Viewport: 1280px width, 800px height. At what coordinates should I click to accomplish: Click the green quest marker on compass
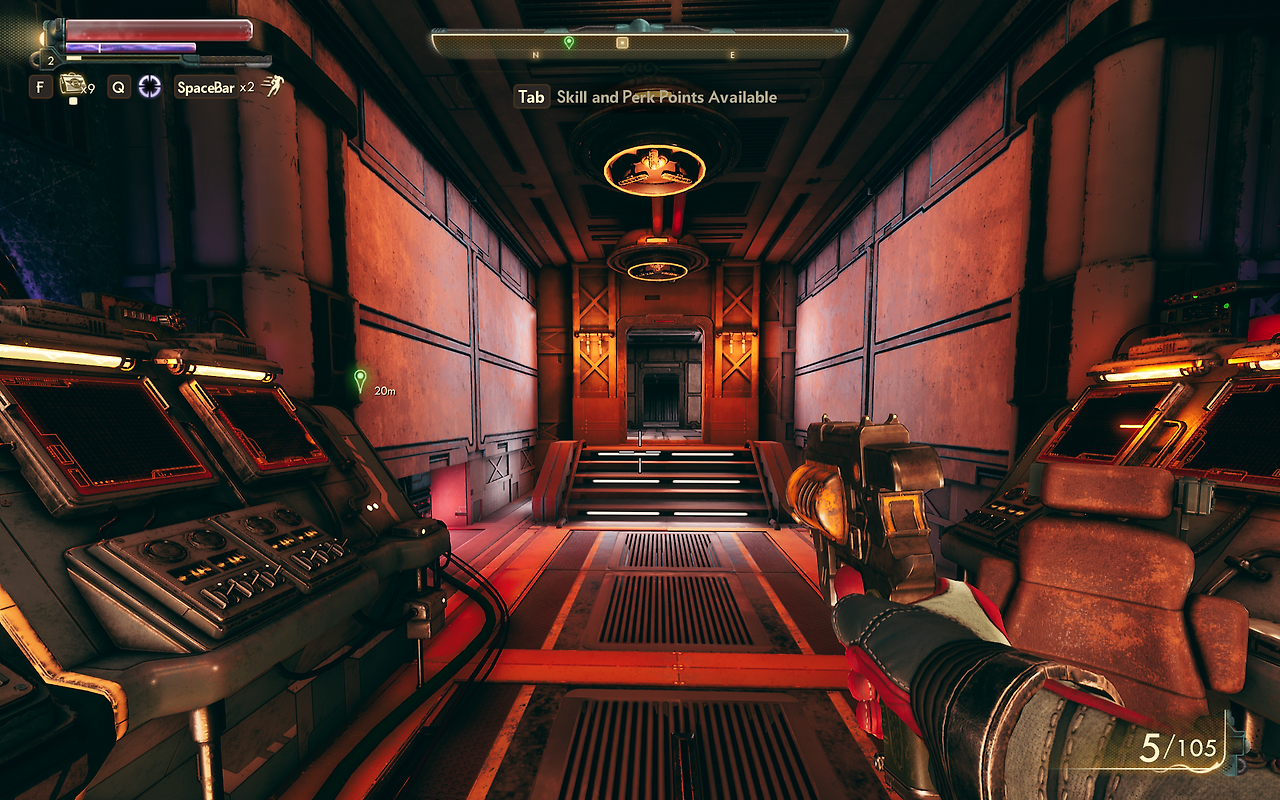(x=568, y=42)
